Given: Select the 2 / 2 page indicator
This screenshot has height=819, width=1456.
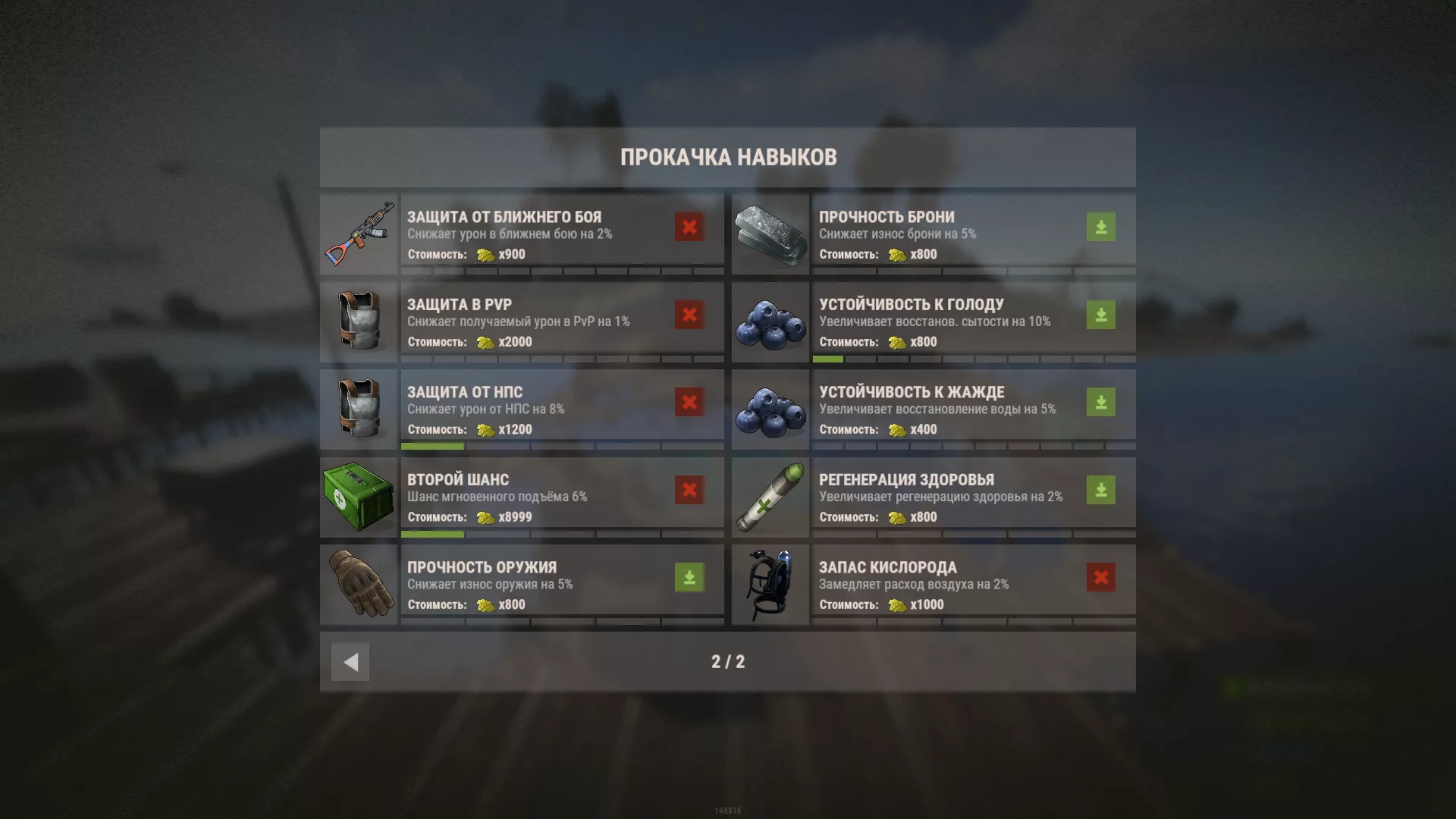Looking at the screenshot, I should click(x=728, y=661).
